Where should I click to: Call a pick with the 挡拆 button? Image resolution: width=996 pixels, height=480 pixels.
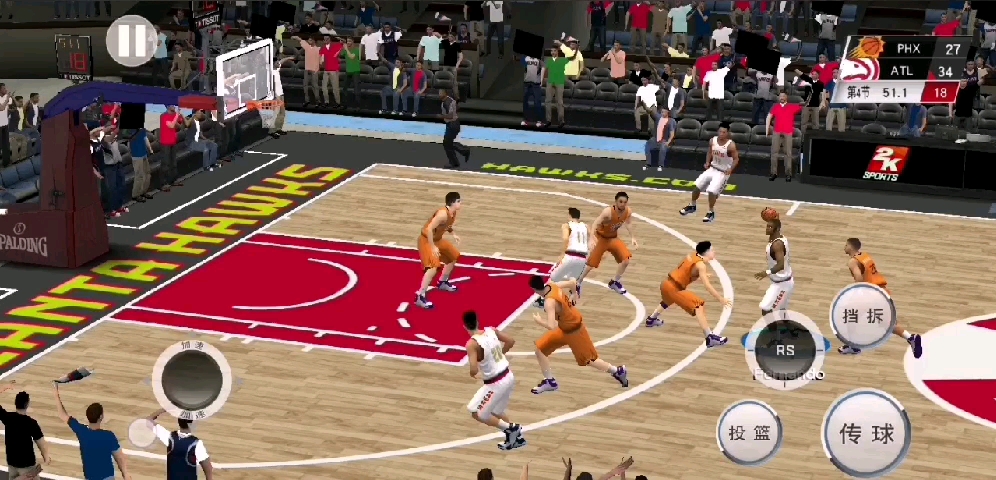863,315
